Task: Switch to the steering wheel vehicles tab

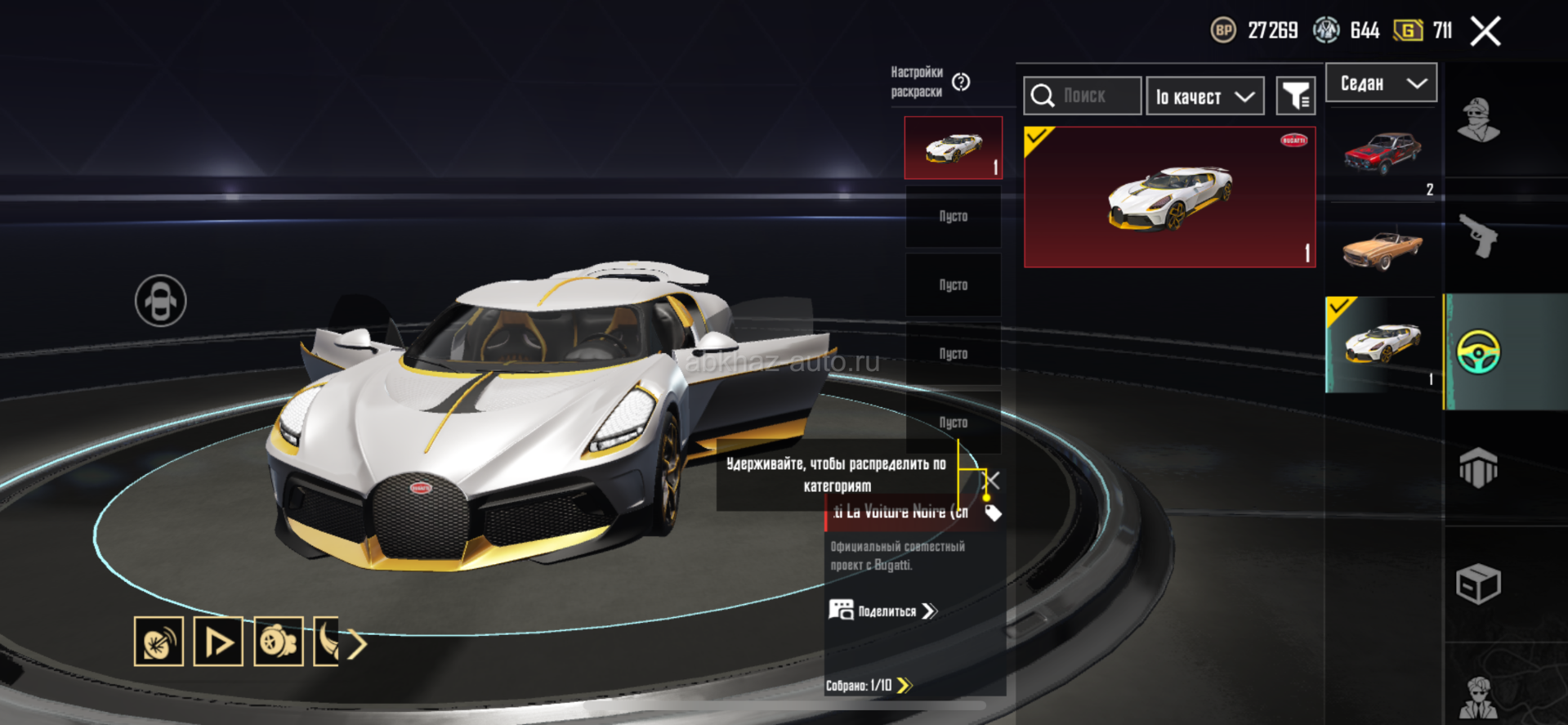Action: pos(1479,352)
